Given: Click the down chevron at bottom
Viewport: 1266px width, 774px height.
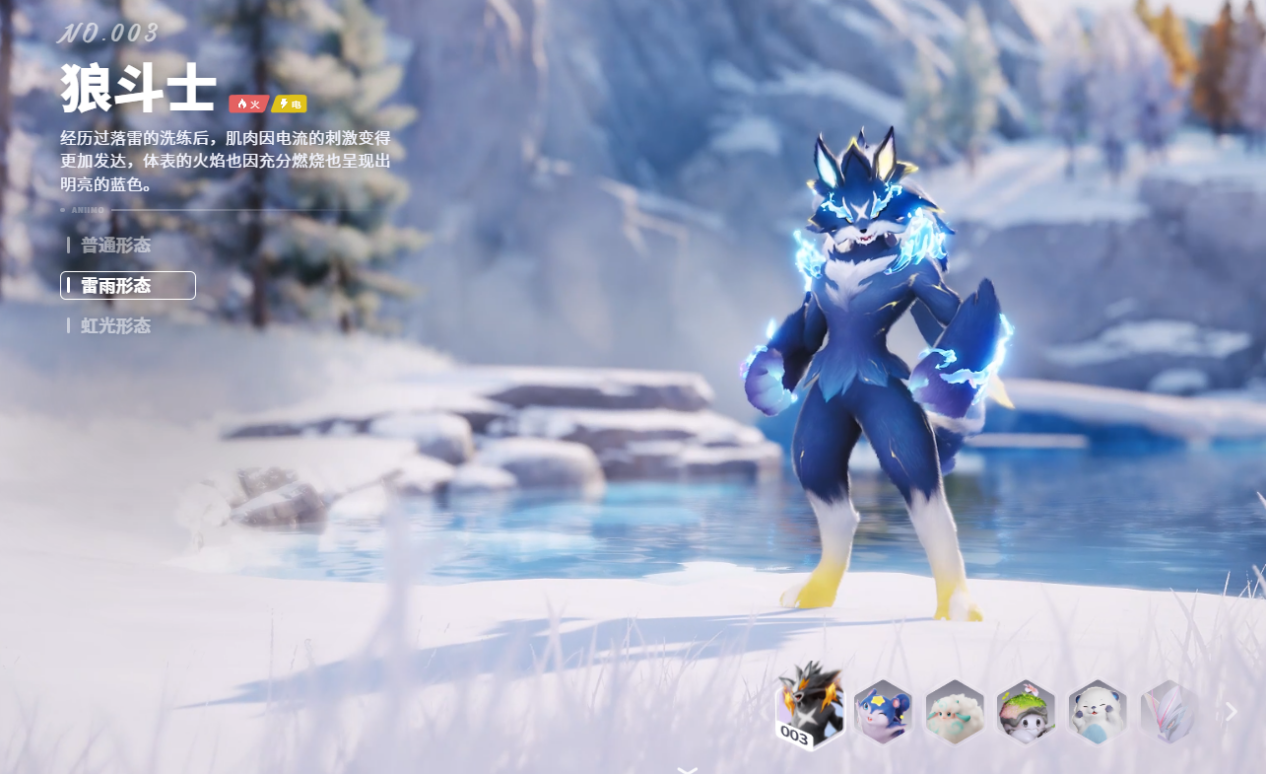Looking at the screenshot, I should (687, 769).
